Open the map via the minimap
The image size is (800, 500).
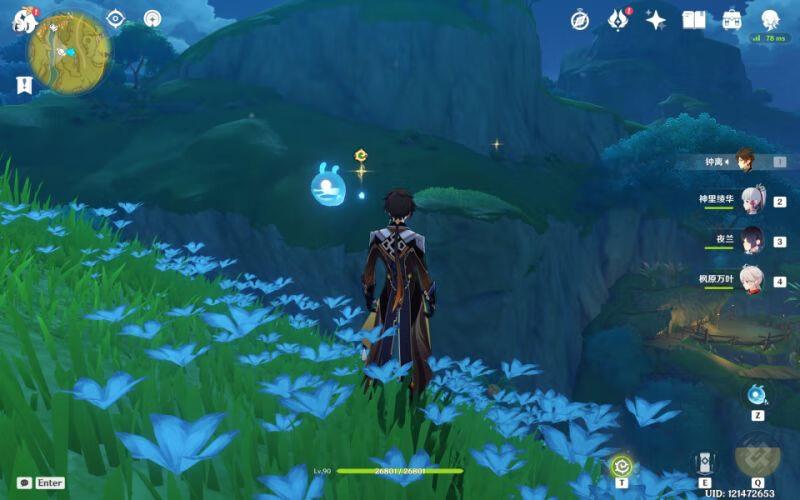coord(68,51)
